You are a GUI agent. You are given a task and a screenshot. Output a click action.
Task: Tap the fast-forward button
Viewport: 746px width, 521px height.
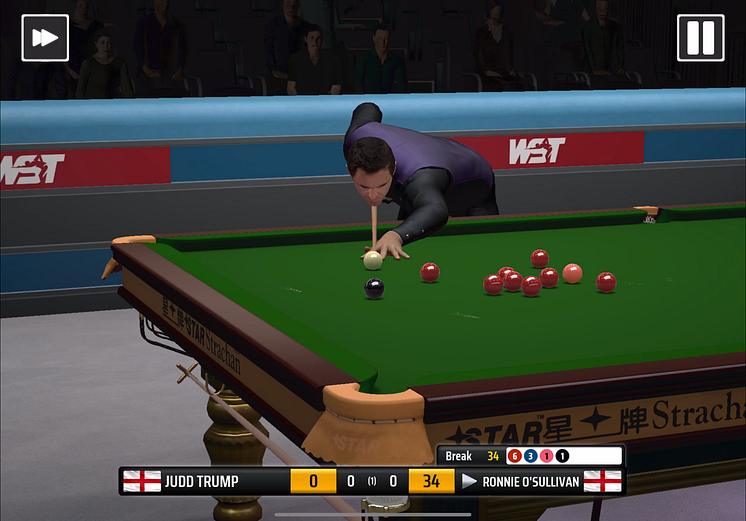point(45,38)
